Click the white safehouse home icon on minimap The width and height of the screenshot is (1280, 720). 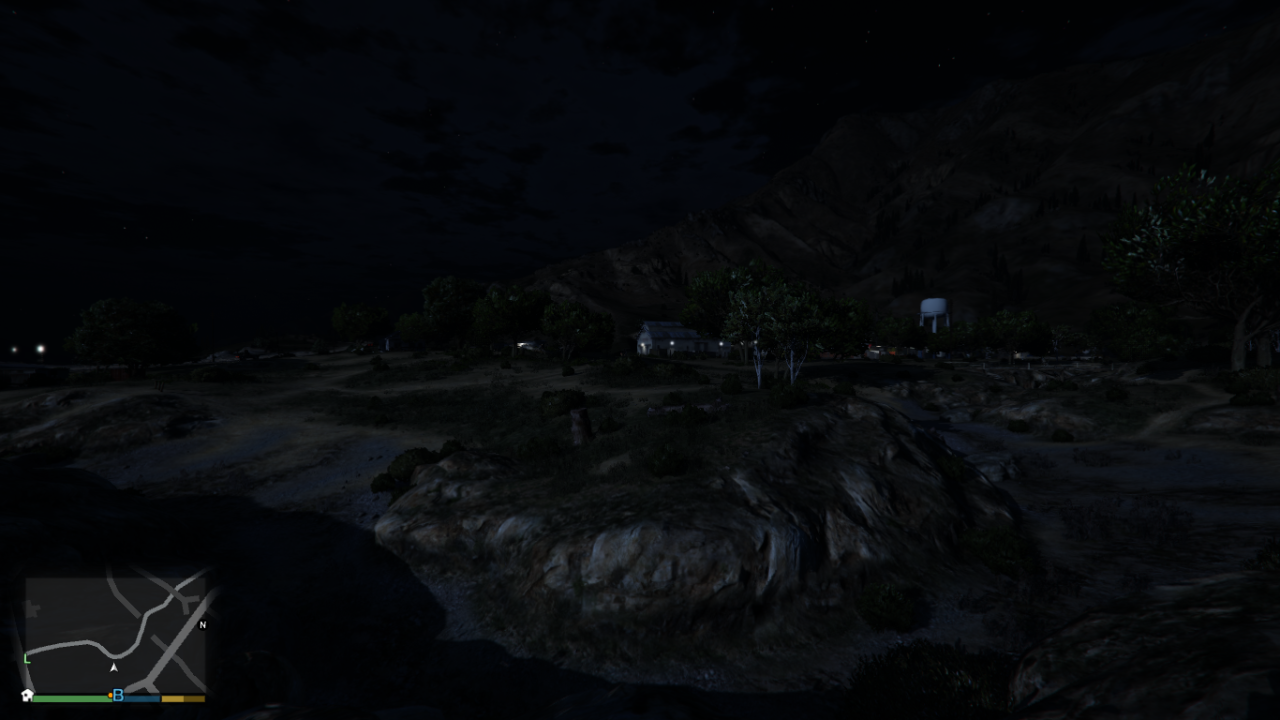point(29,695)
